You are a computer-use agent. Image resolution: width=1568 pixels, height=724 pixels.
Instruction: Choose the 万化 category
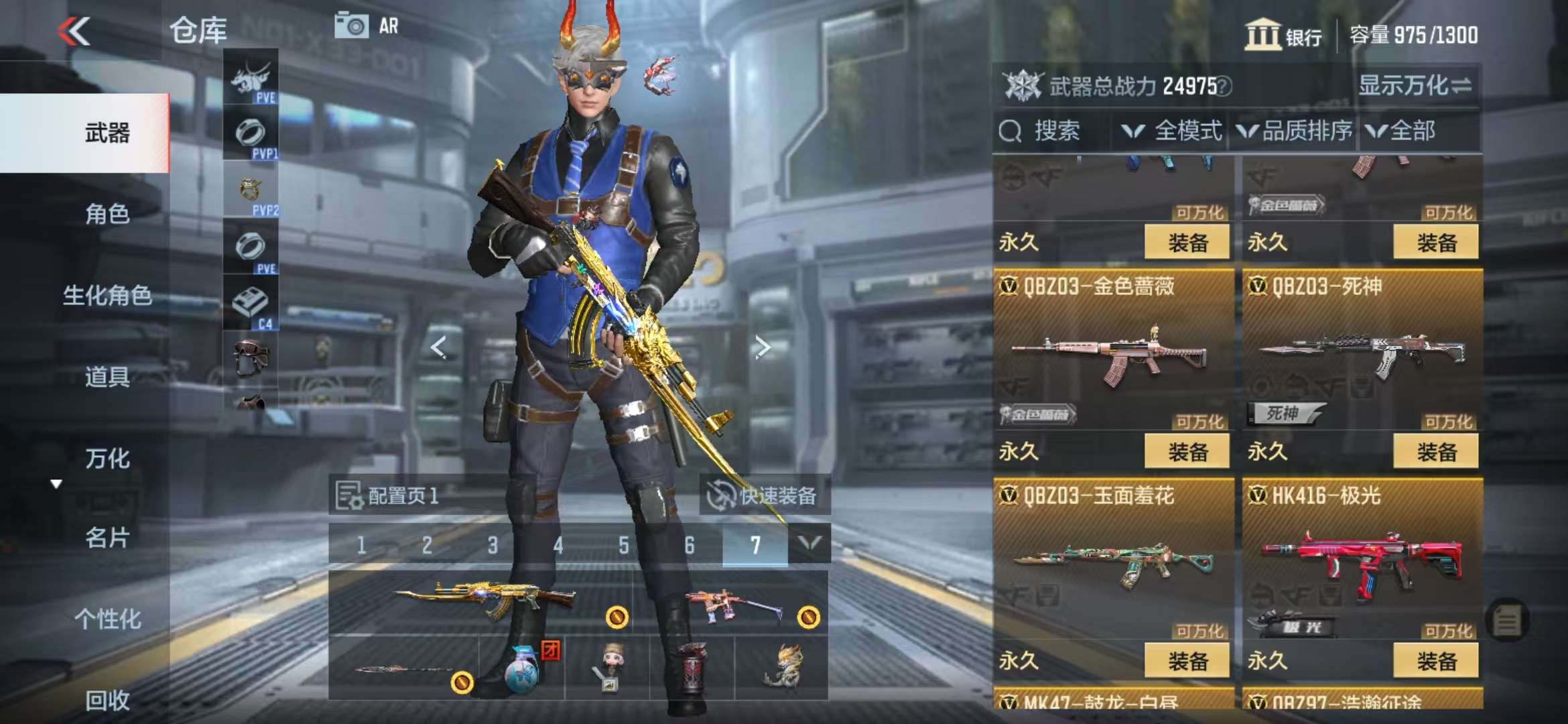tap(107, 459)
